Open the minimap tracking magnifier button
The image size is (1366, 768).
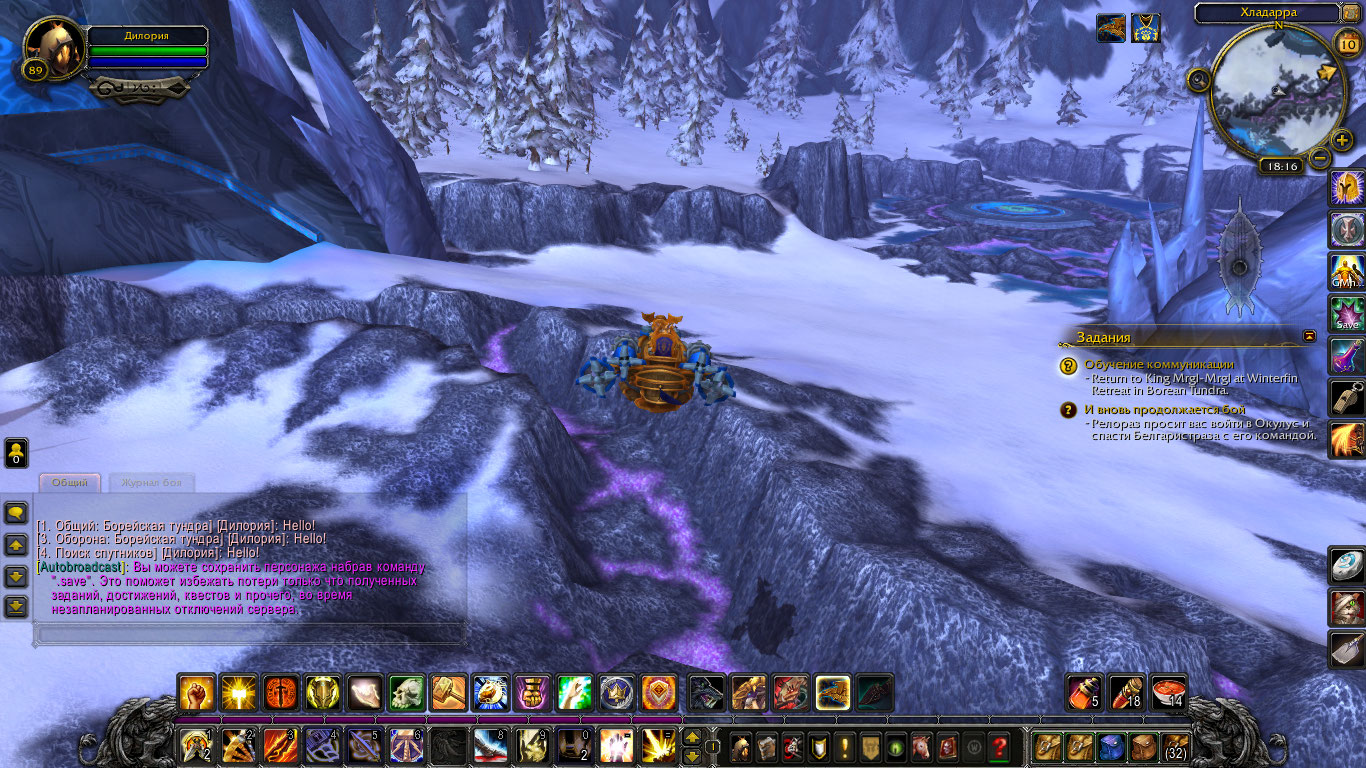tap(1198, 79)
